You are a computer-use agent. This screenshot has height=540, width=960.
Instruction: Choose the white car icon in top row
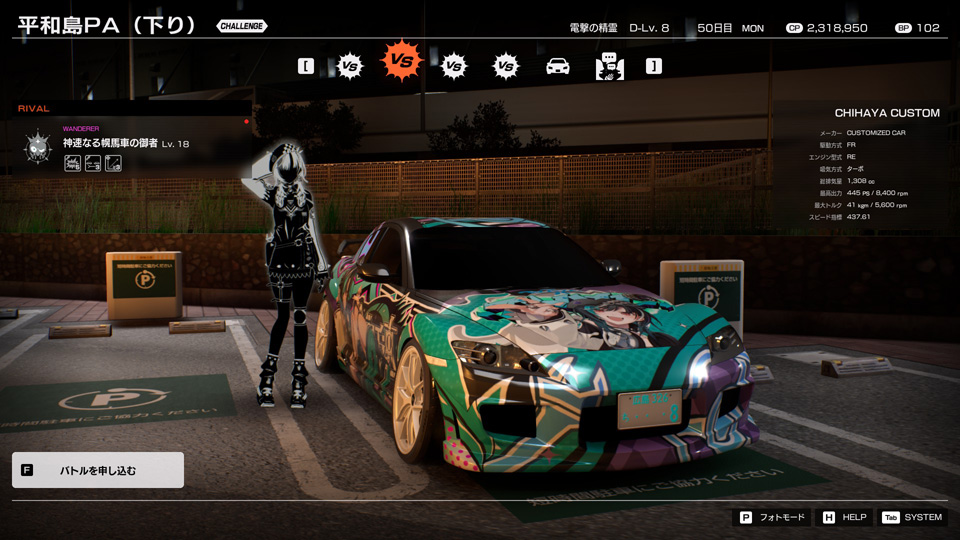click(557, 67)
